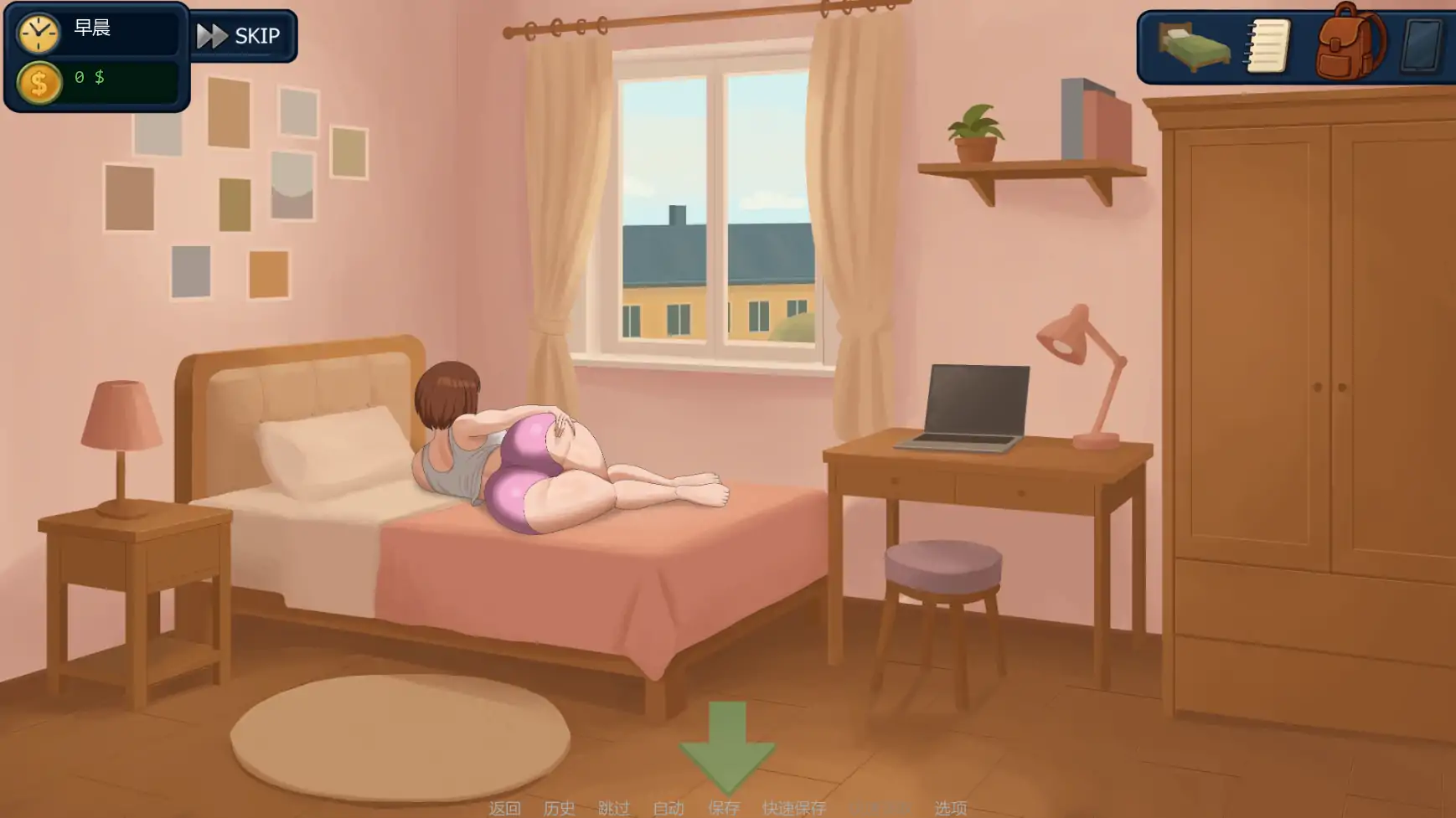Enable quick saving via 快速保存

(793, 809)
